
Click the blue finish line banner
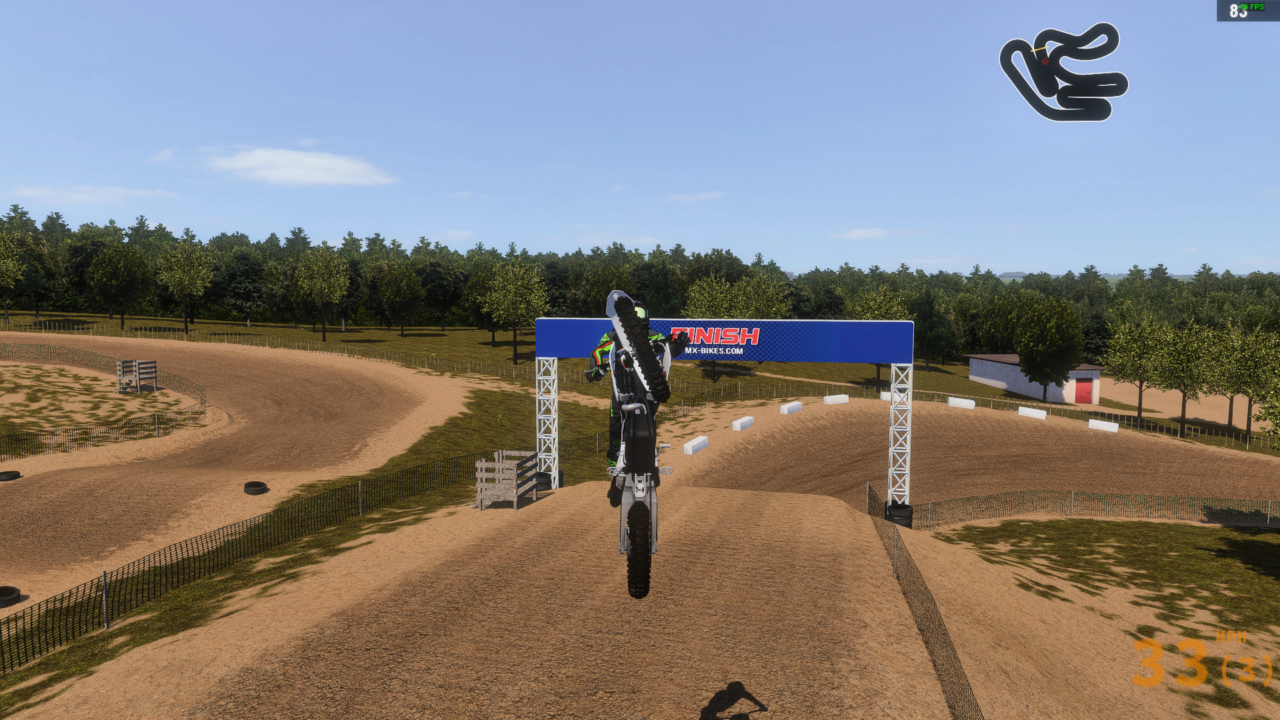(x=800, y=340)
